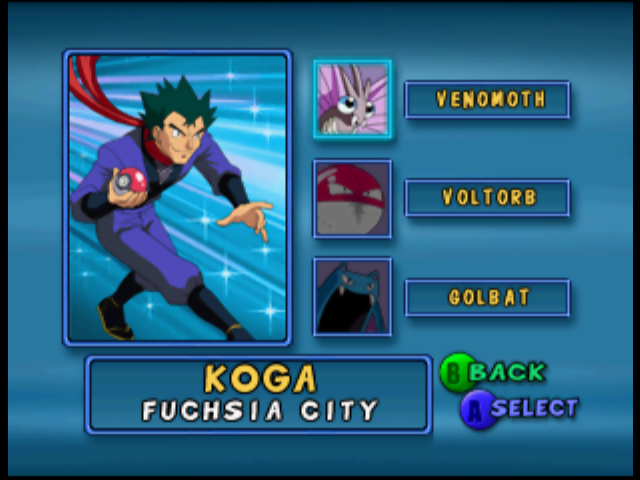Click Koga's trainer portrait
Viewport: 640px width, 480px height.
178,198
